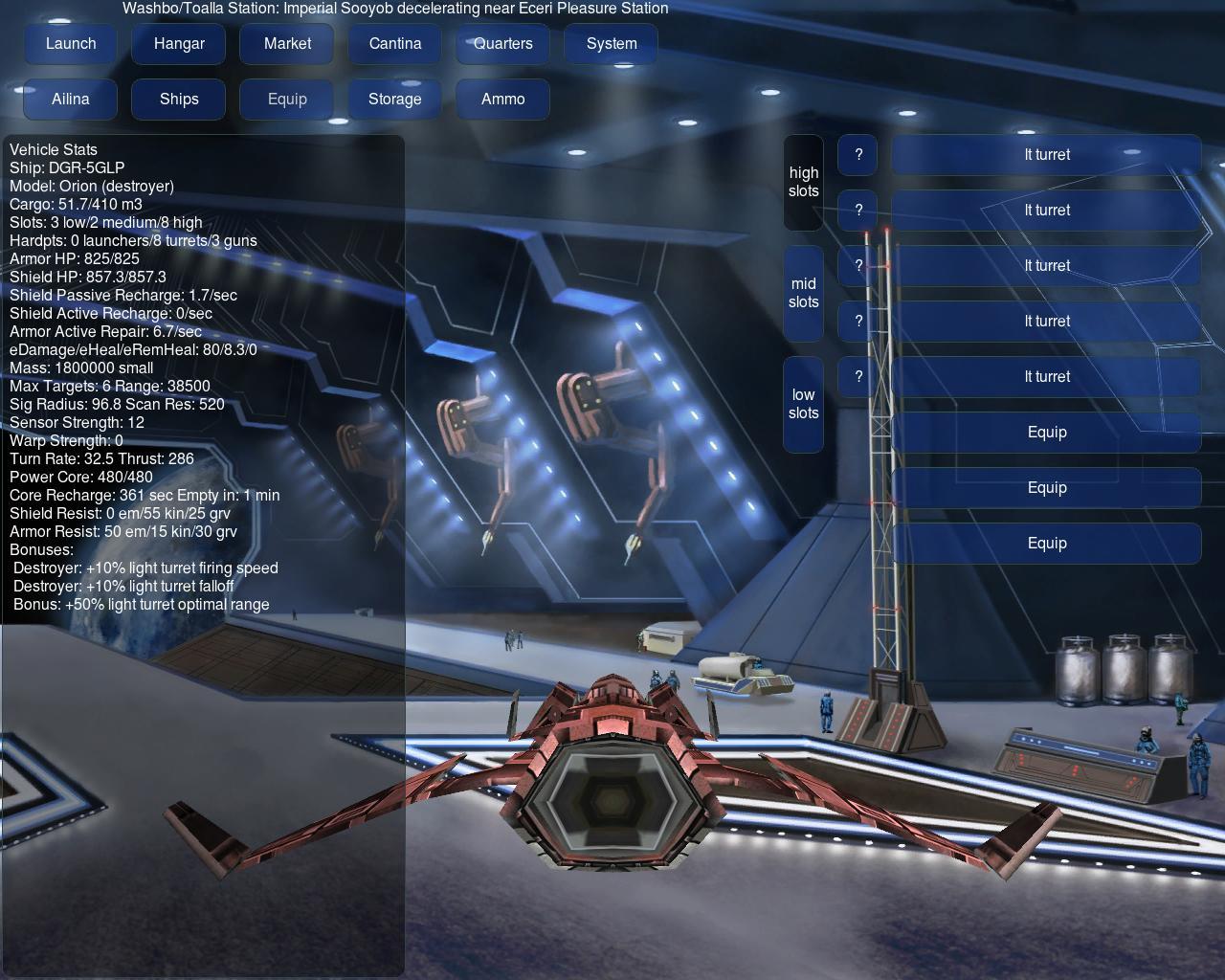Select the mid slots category

tap(804, 293)
